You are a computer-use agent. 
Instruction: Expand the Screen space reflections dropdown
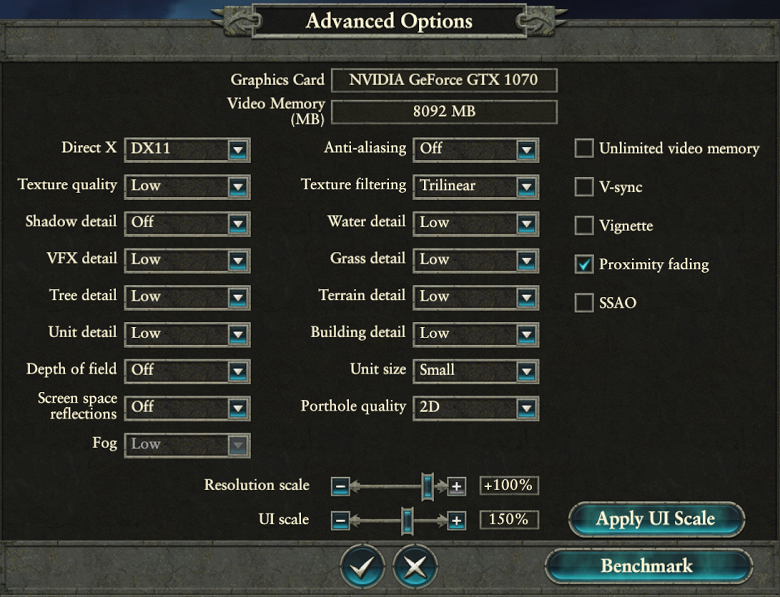(x=186, y=407)
